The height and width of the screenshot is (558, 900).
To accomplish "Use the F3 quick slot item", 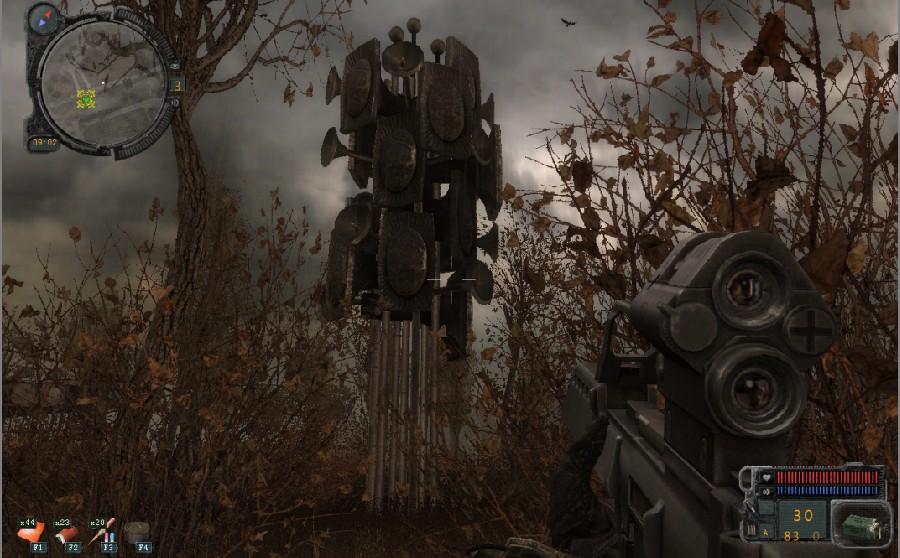I will (104, 533).
